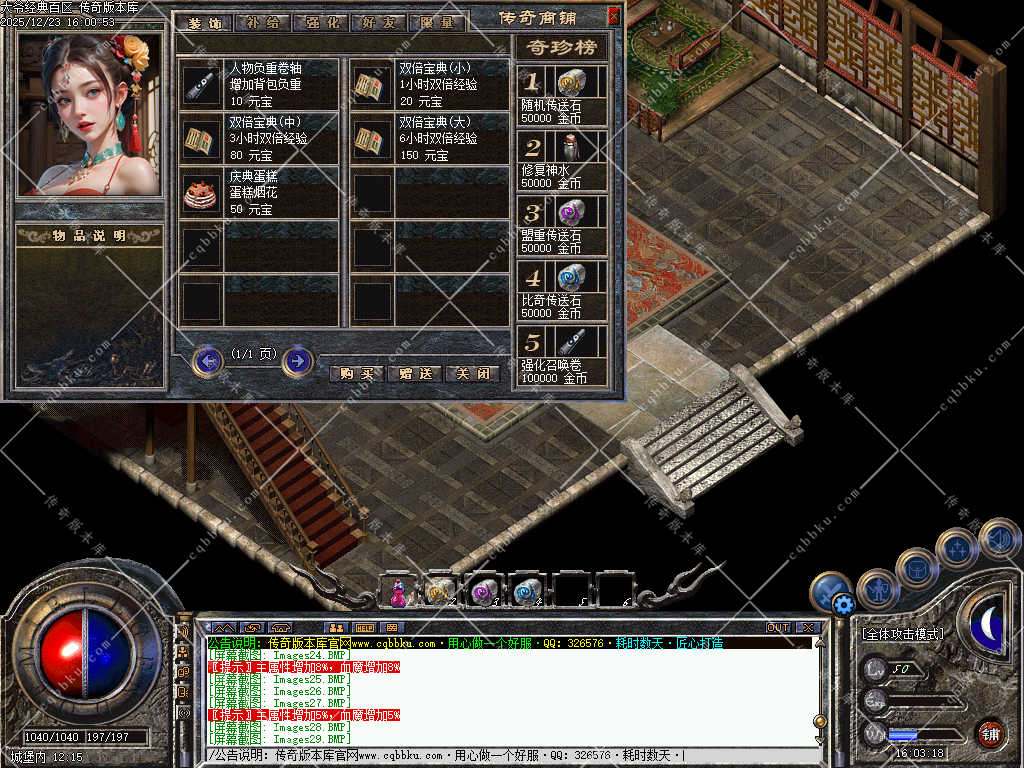The height and width of the screenshot is (768, 1024).
Task: Go back with the previous page arrow
Action: pos(207,360)
